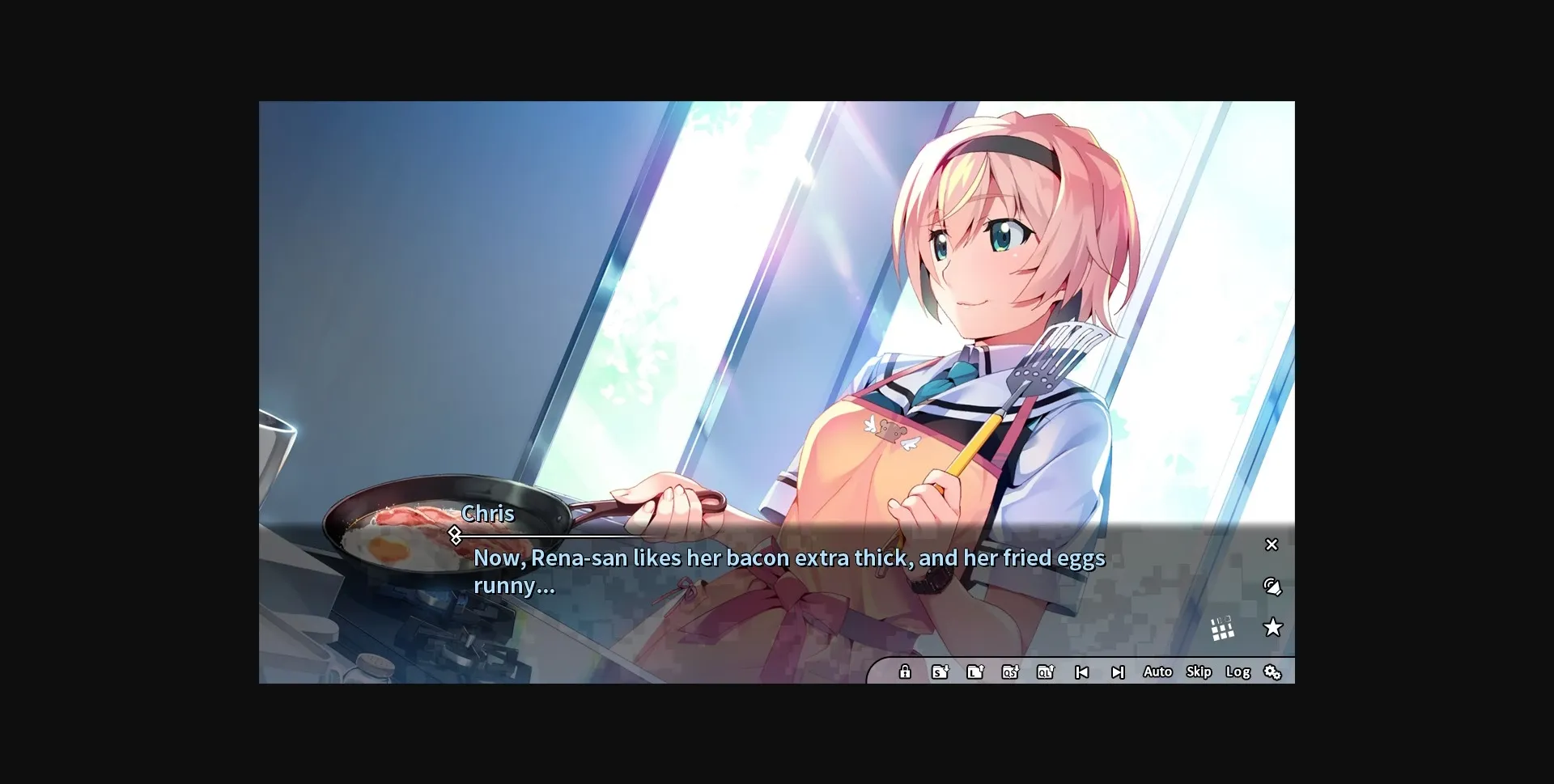This screenshot has height=784, width=1554.
Task: Enable Auto read mode
Action: tap(1157, 672)
